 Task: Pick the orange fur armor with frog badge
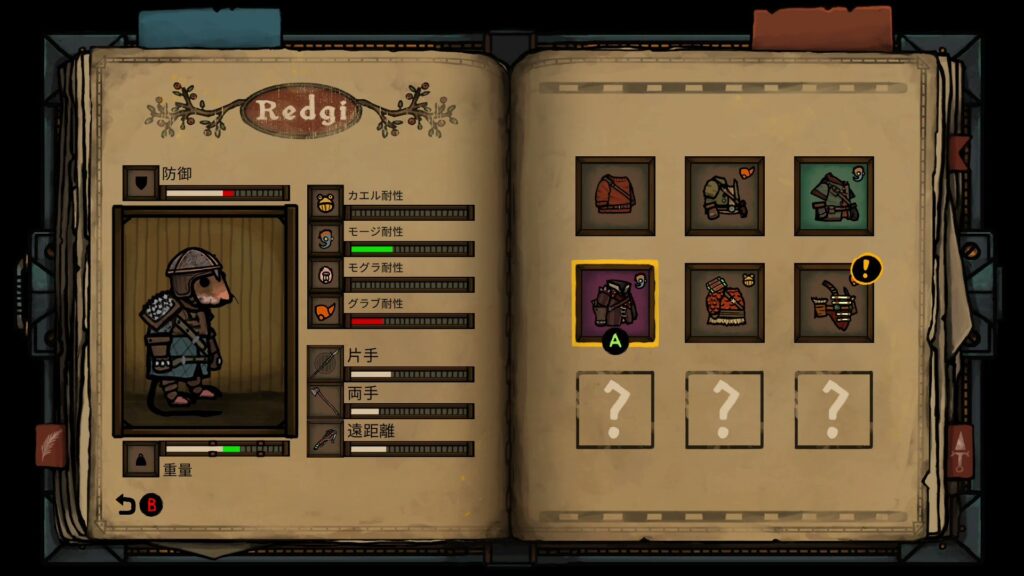coord(724,303)
